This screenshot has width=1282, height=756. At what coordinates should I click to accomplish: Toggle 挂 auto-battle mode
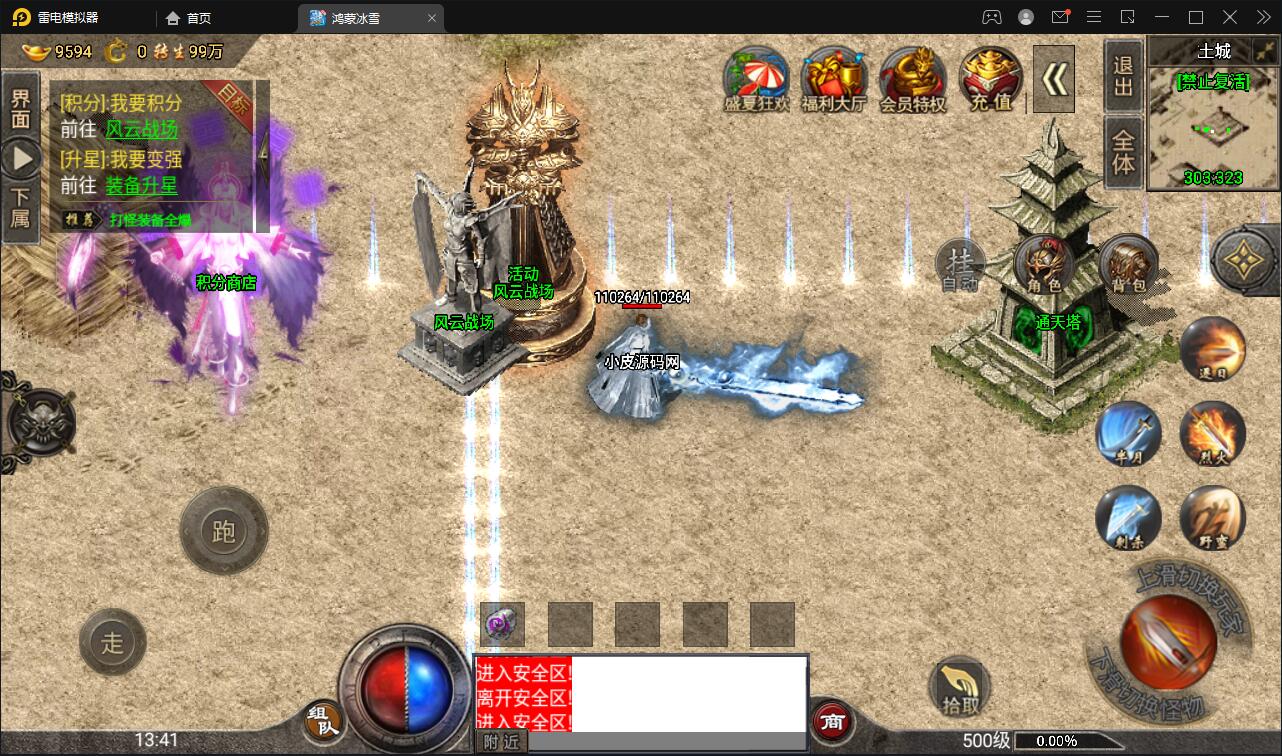[x=961, y=264]
